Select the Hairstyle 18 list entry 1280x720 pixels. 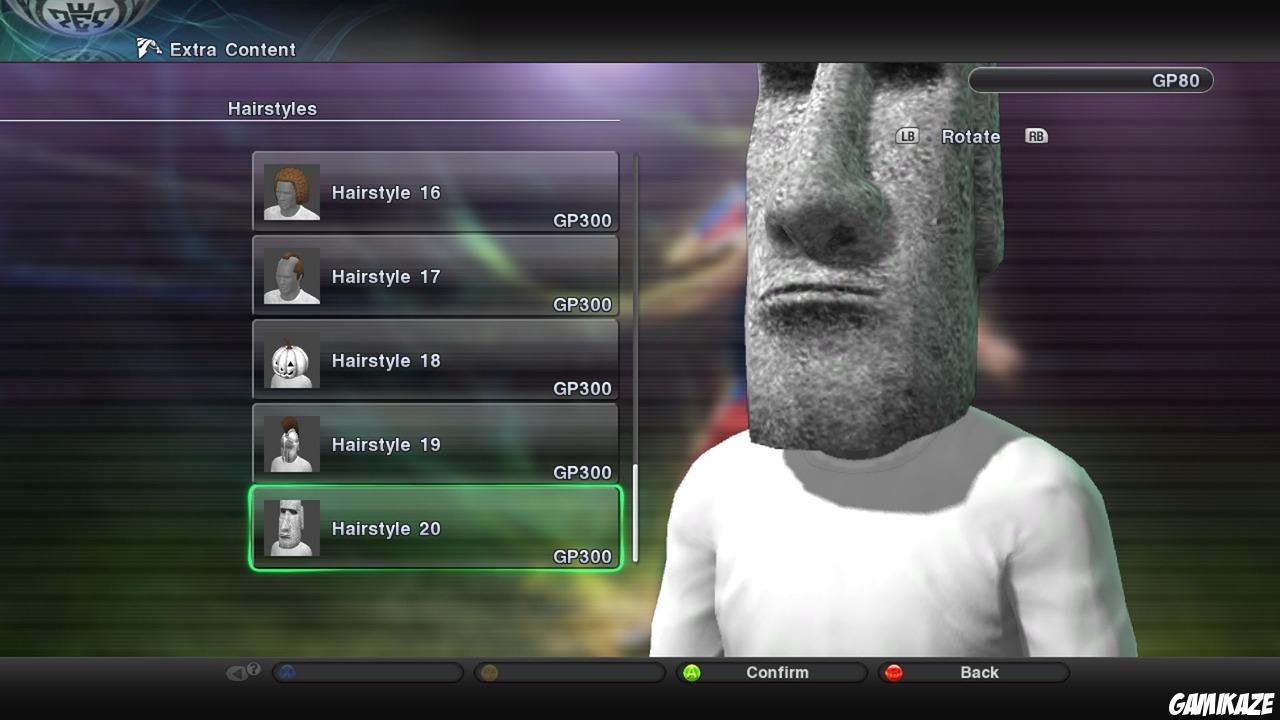pyautogui.click(x=435, y=360)
